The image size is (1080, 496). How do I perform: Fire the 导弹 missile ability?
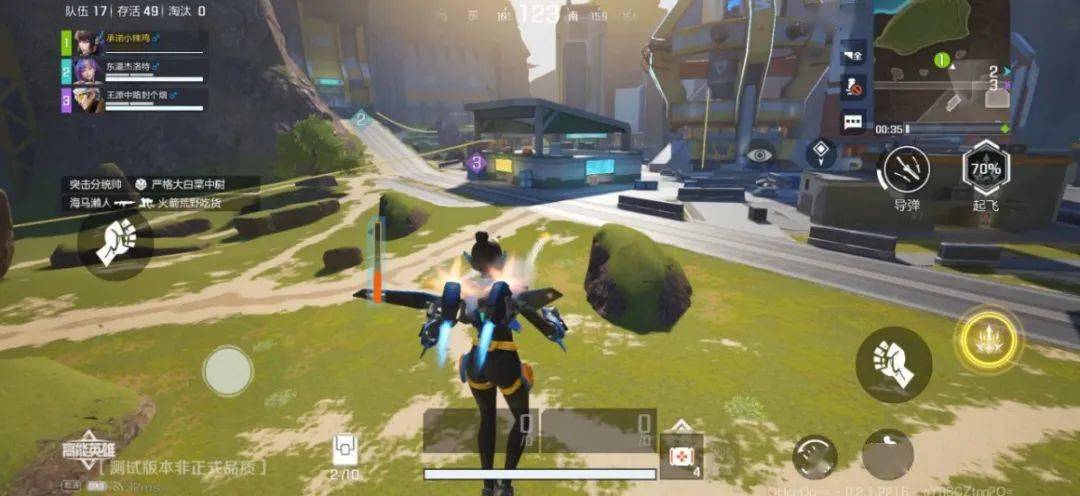coord(904,169)
